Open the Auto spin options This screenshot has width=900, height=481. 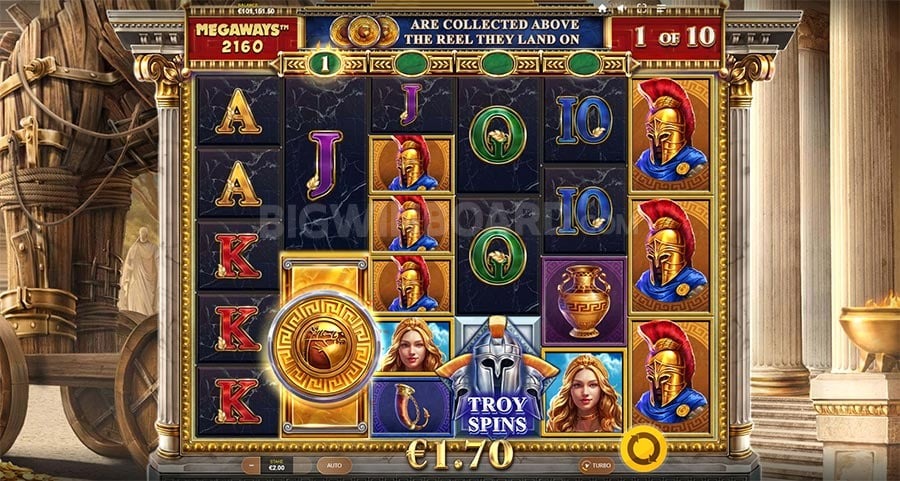click(334, 465)
